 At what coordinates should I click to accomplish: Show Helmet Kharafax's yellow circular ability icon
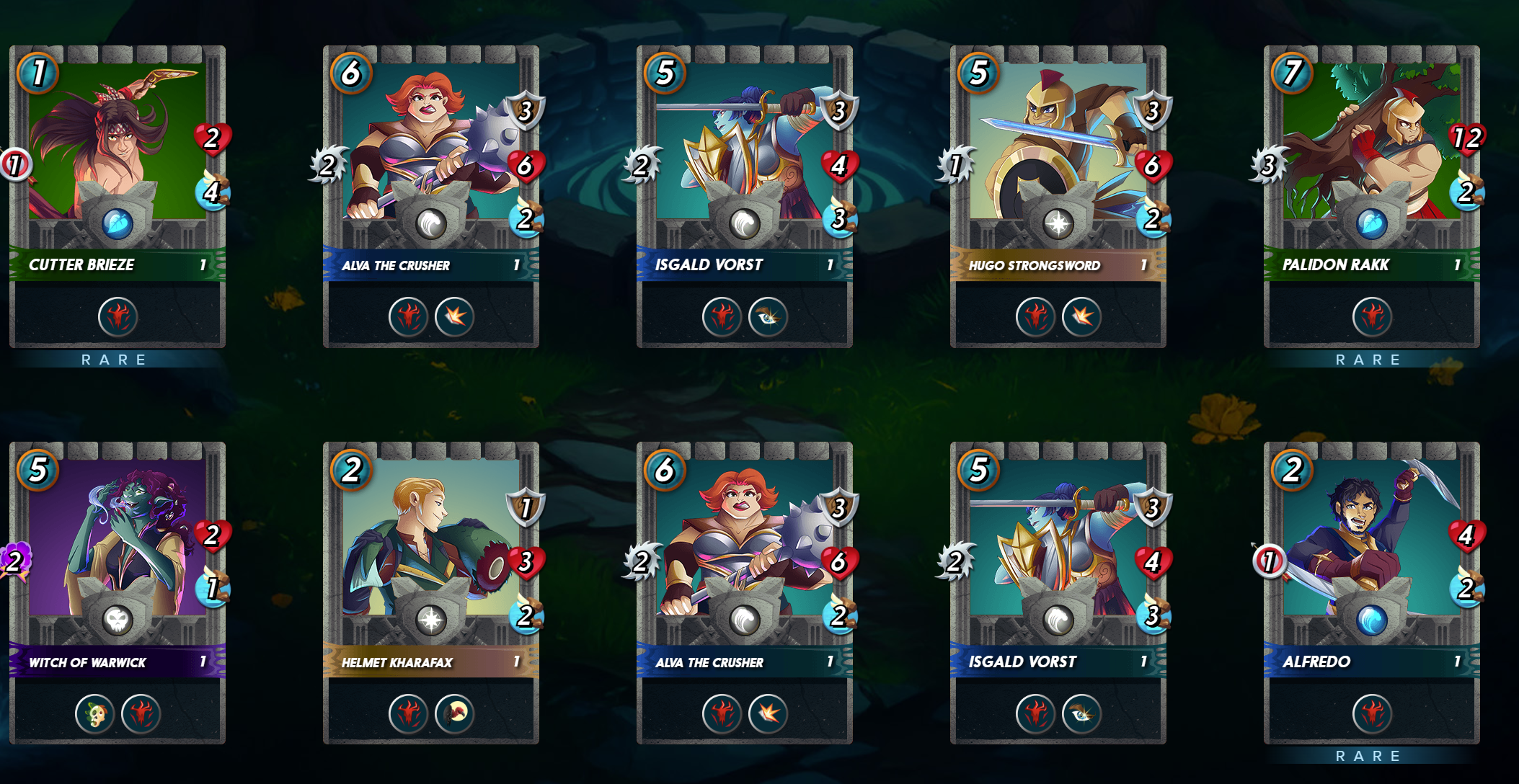pyautogui.click(x=454, y=713)
